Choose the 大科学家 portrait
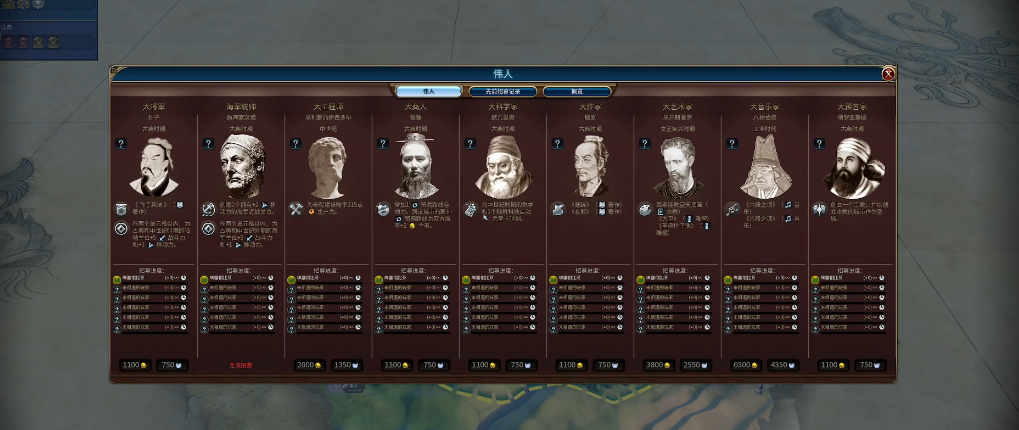The height and width of the screenshot is (430, 1019). 503,165
